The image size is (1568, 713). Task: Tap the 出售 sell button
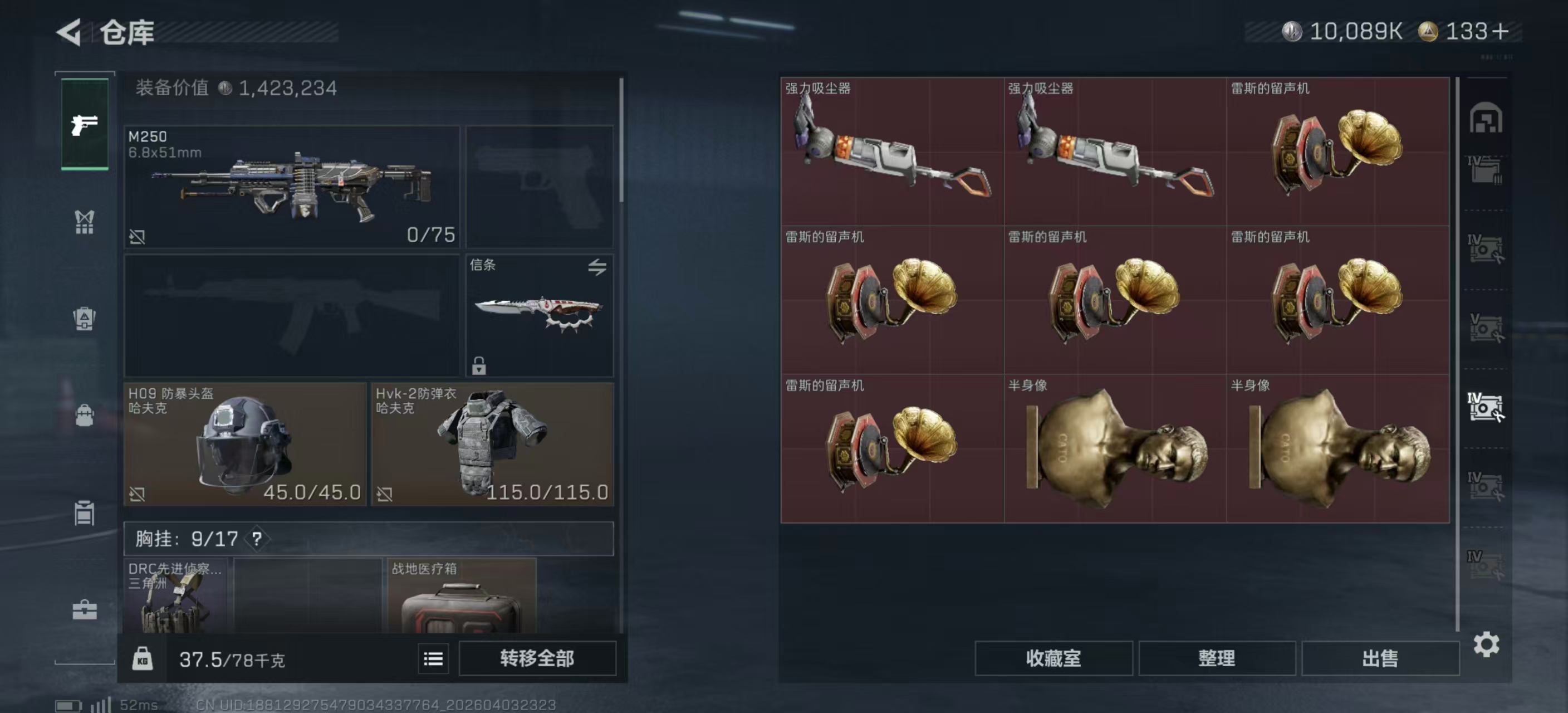pos(1380,658)
